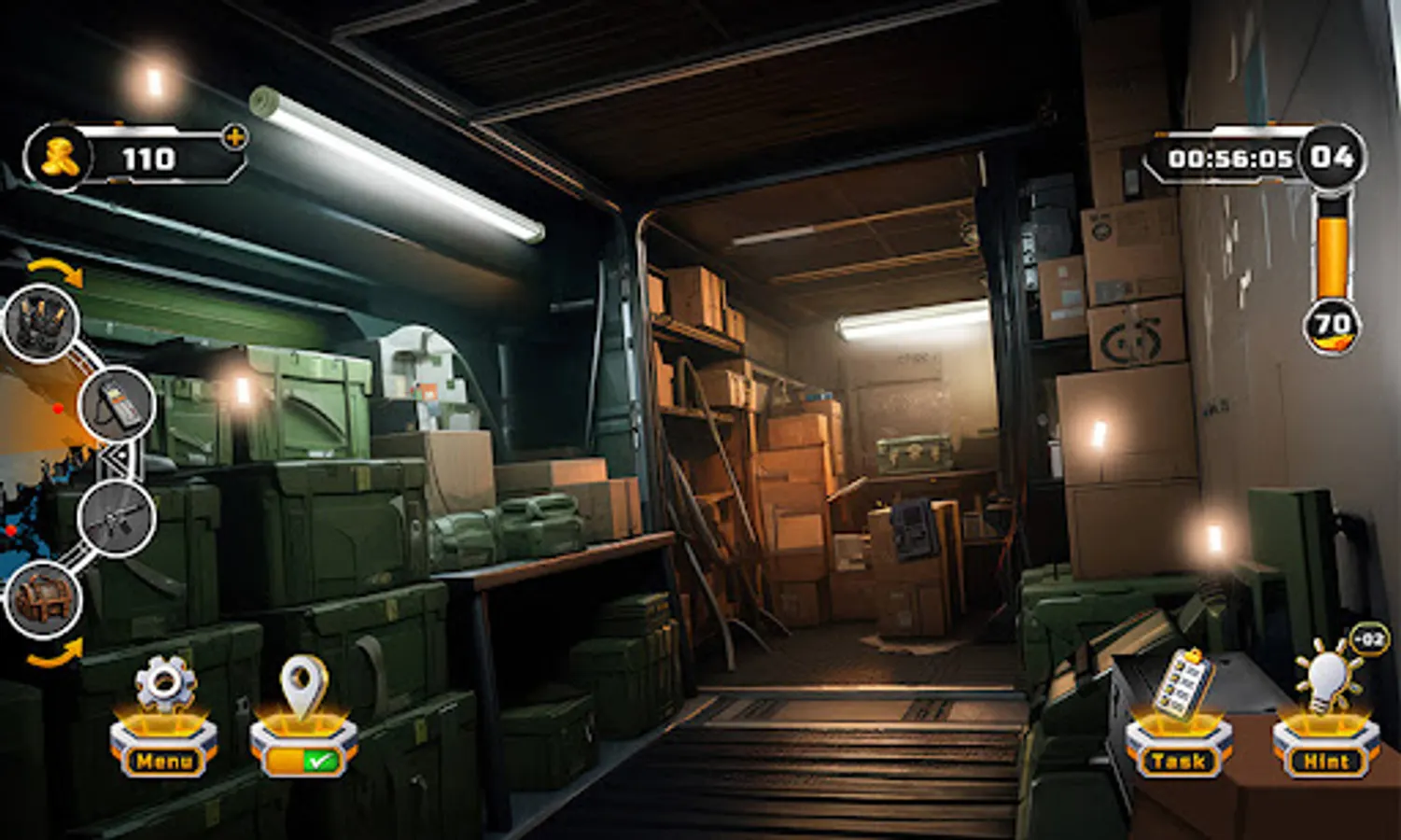The width and height of the screenshot is (1401, 840).
Task: Click the upward arrow above the item list
Action: [x=54, y=273]
